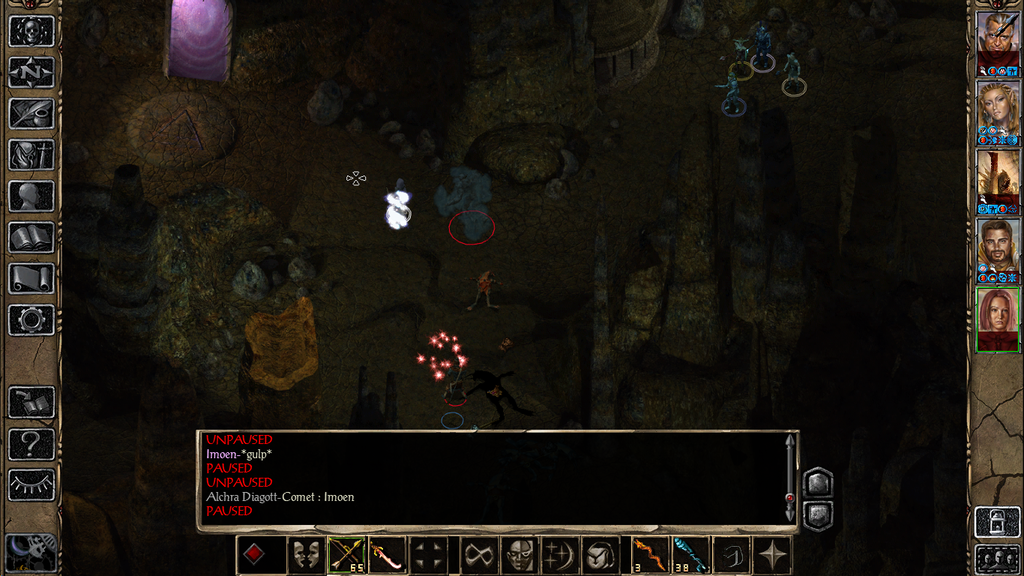Screen dimensions: 1024x576
Task: Equip the bow and arrows weapon slot
Action: [x=347, y=555]
